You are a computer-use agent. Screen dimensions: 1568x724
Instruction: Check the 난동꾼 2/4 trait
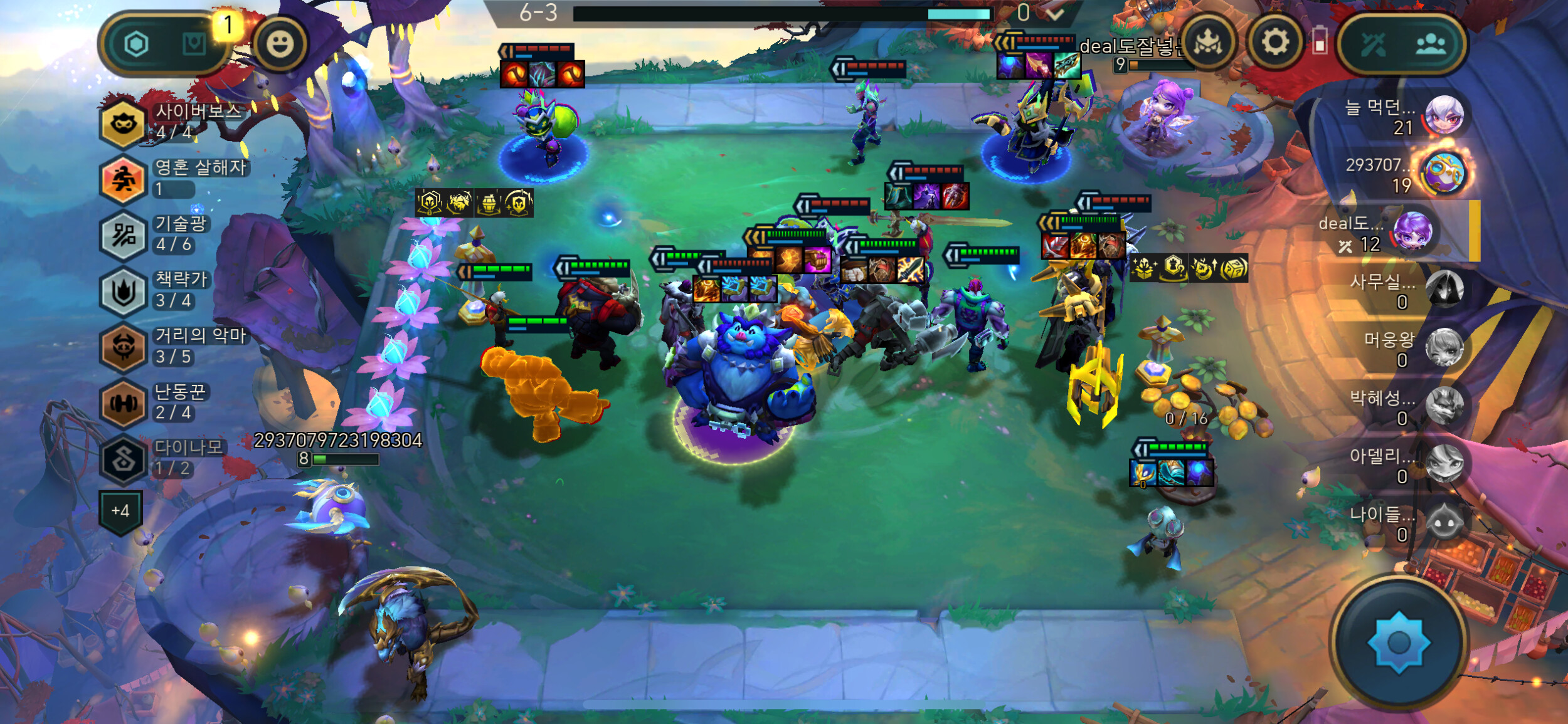coord(123,402)
